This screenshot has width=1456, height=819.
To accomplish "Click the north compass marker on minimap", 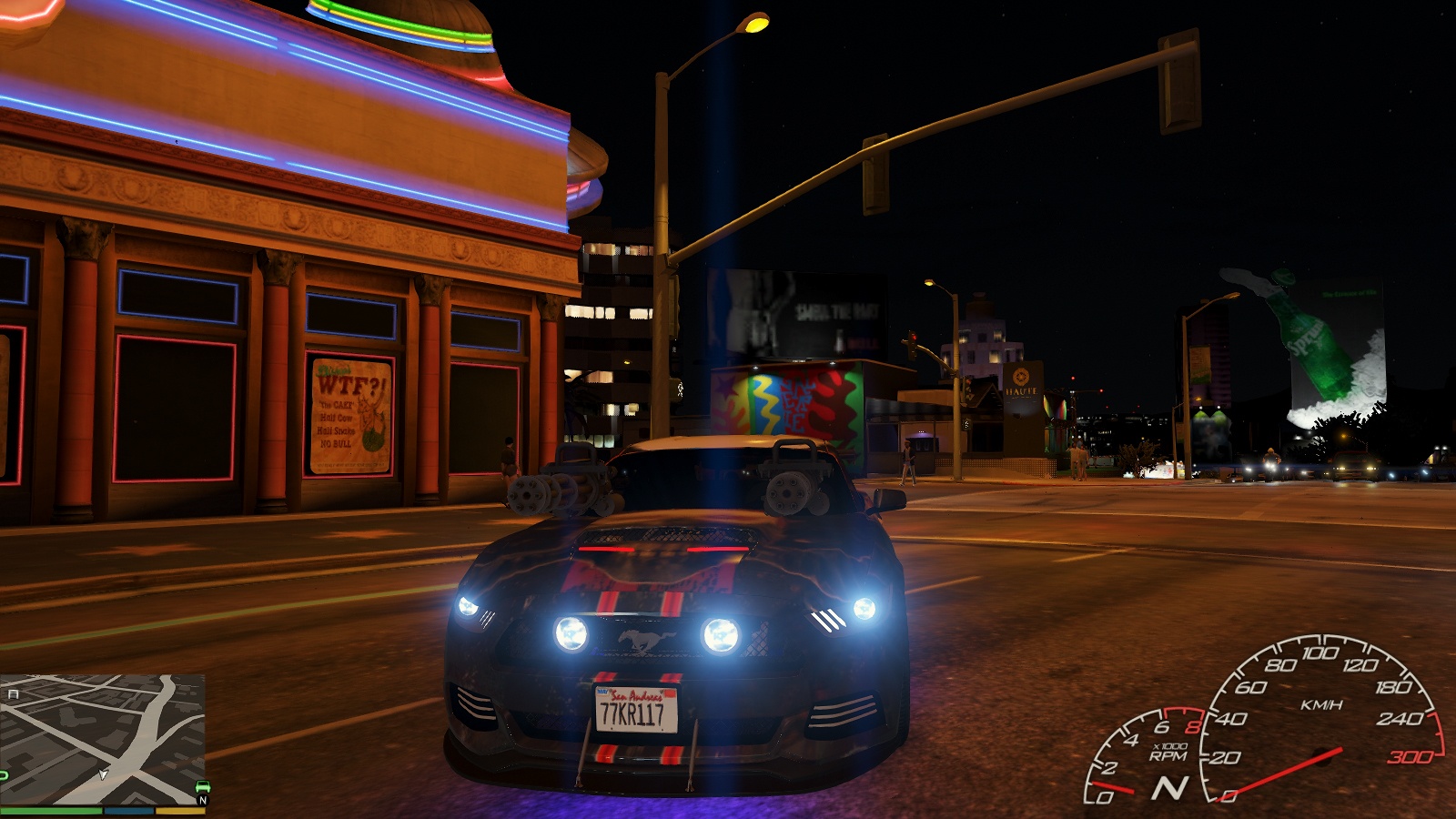I will click(x=202, y=801).
